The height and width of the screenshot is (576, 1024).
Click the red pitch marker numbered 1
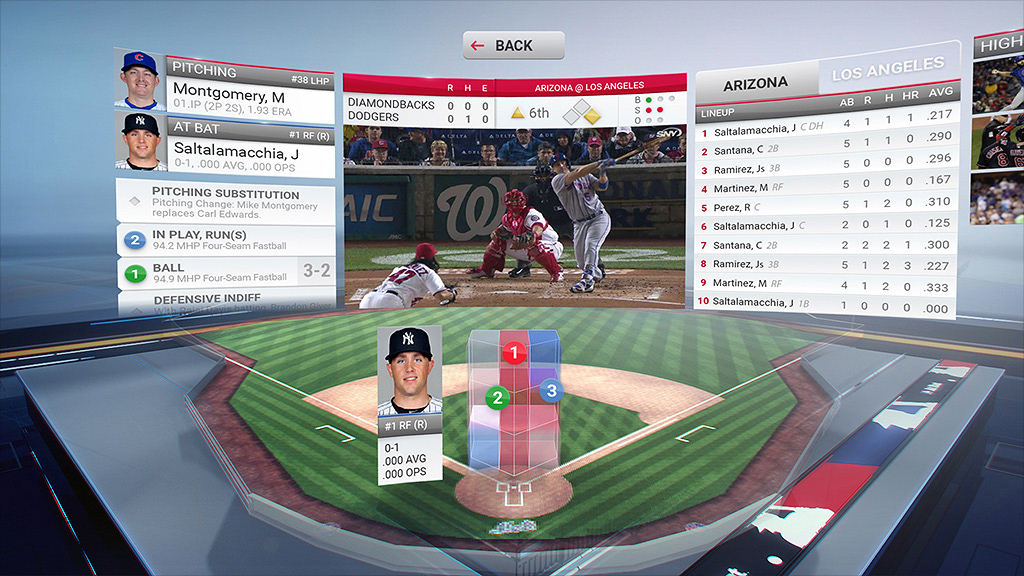(515, 353)
